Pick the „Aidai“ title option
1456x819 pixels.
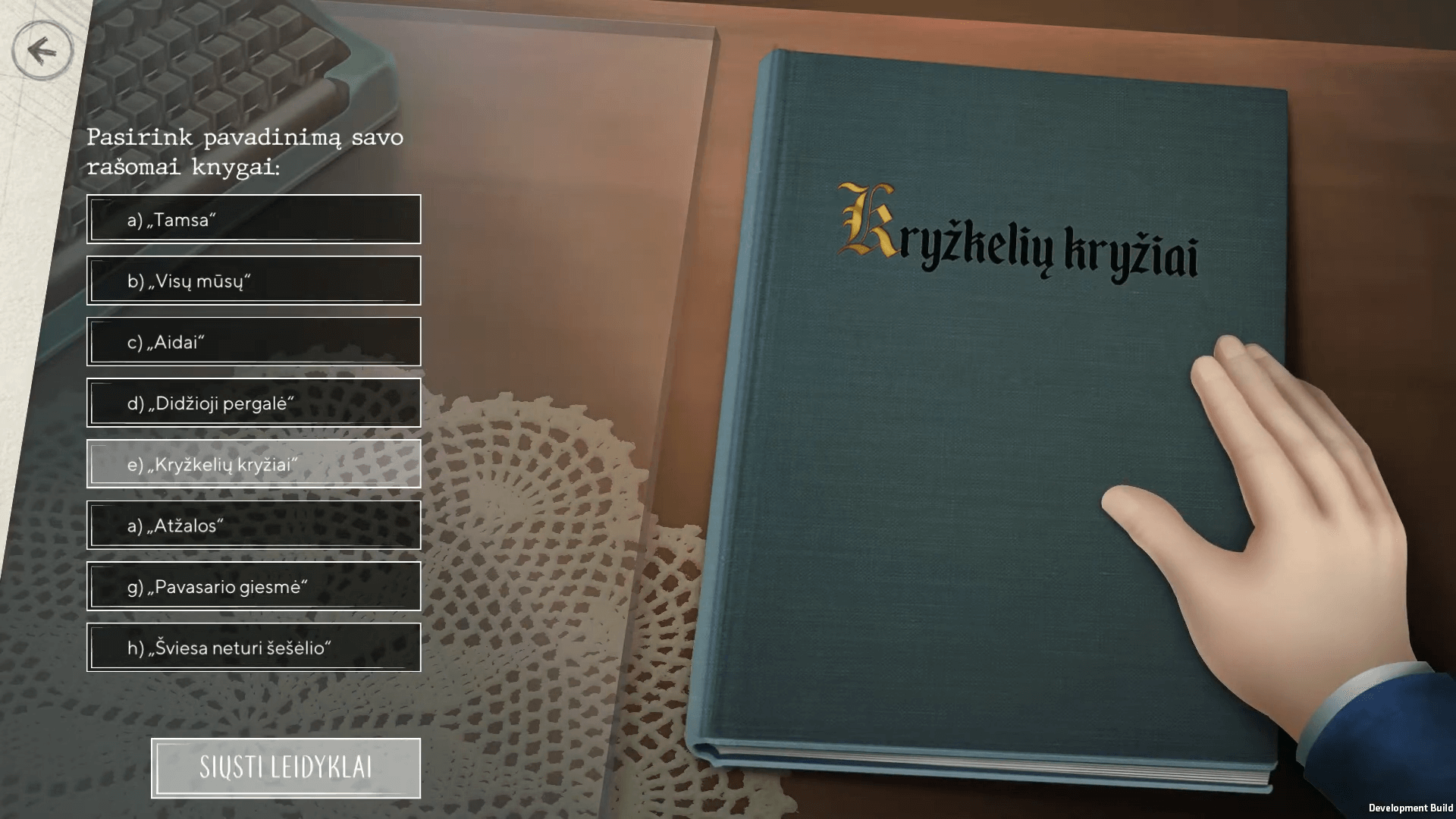253,342
